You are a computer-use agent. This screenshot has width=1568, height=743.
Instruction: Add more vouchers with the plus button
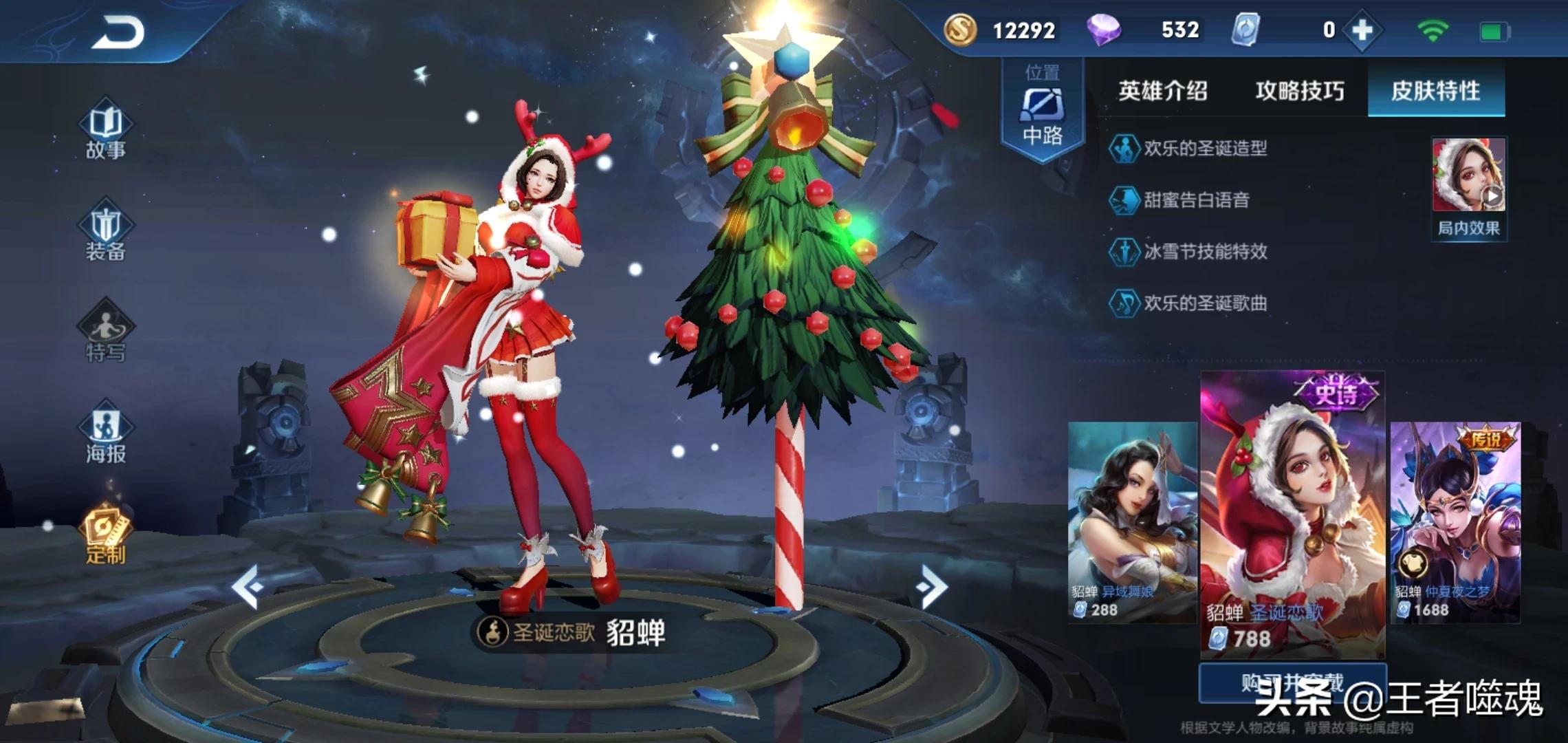pos(1362,30)
